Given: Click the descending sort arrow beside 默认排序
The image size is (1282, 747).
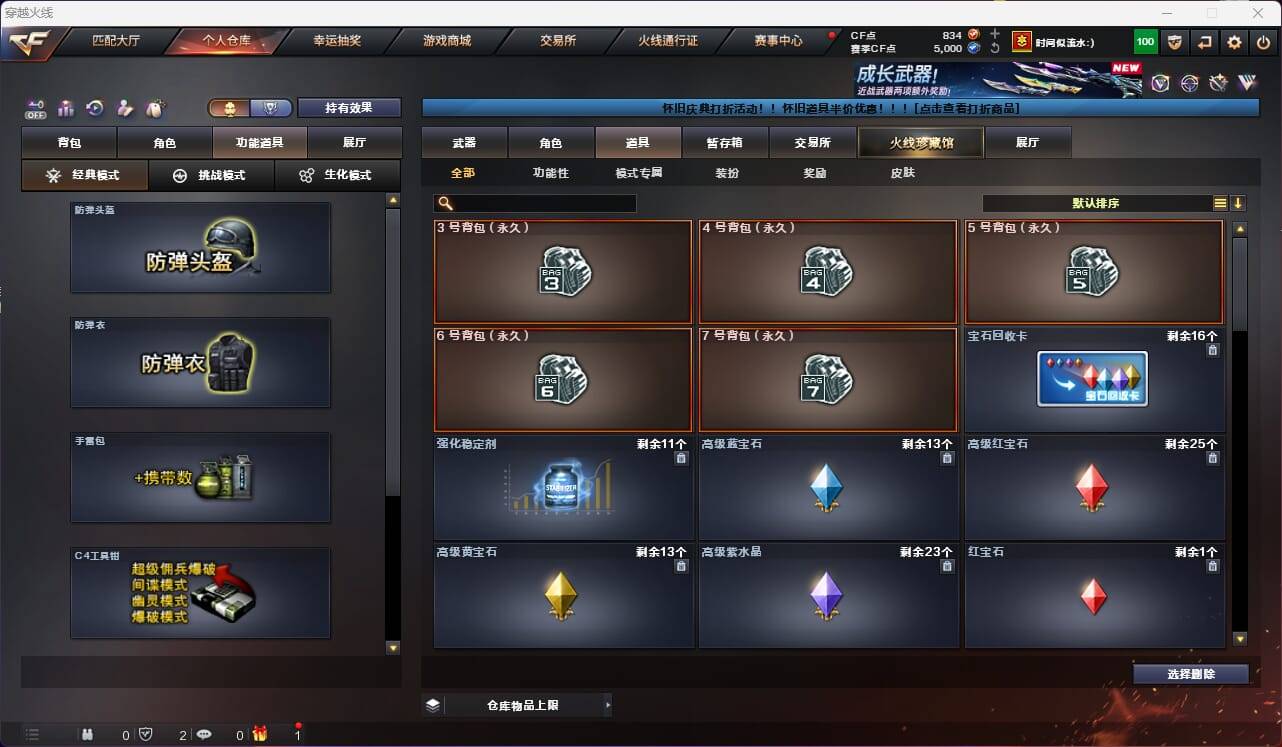Looking at the screenshot, I should 1238,203.
